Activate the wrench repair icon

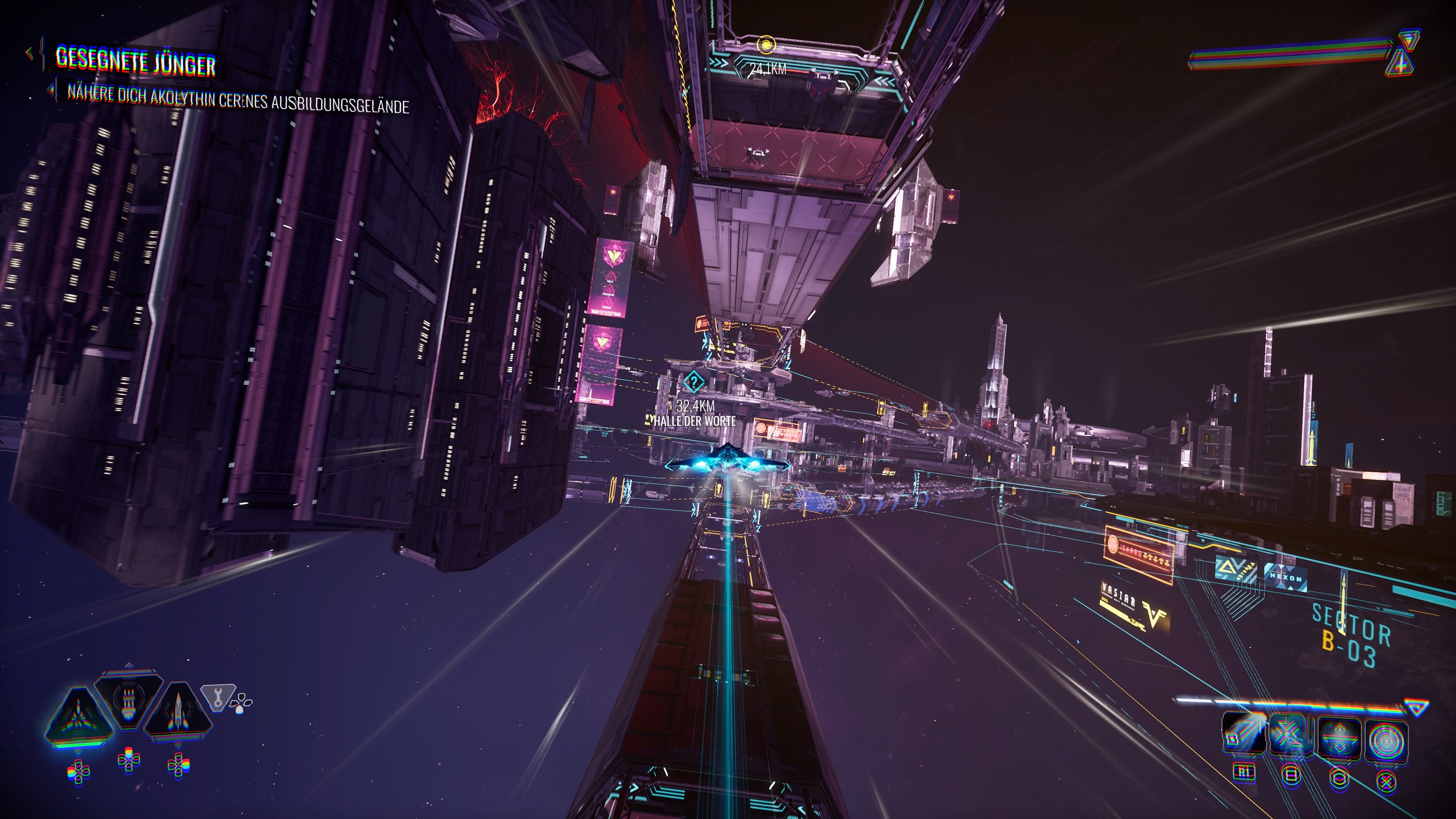218,697
